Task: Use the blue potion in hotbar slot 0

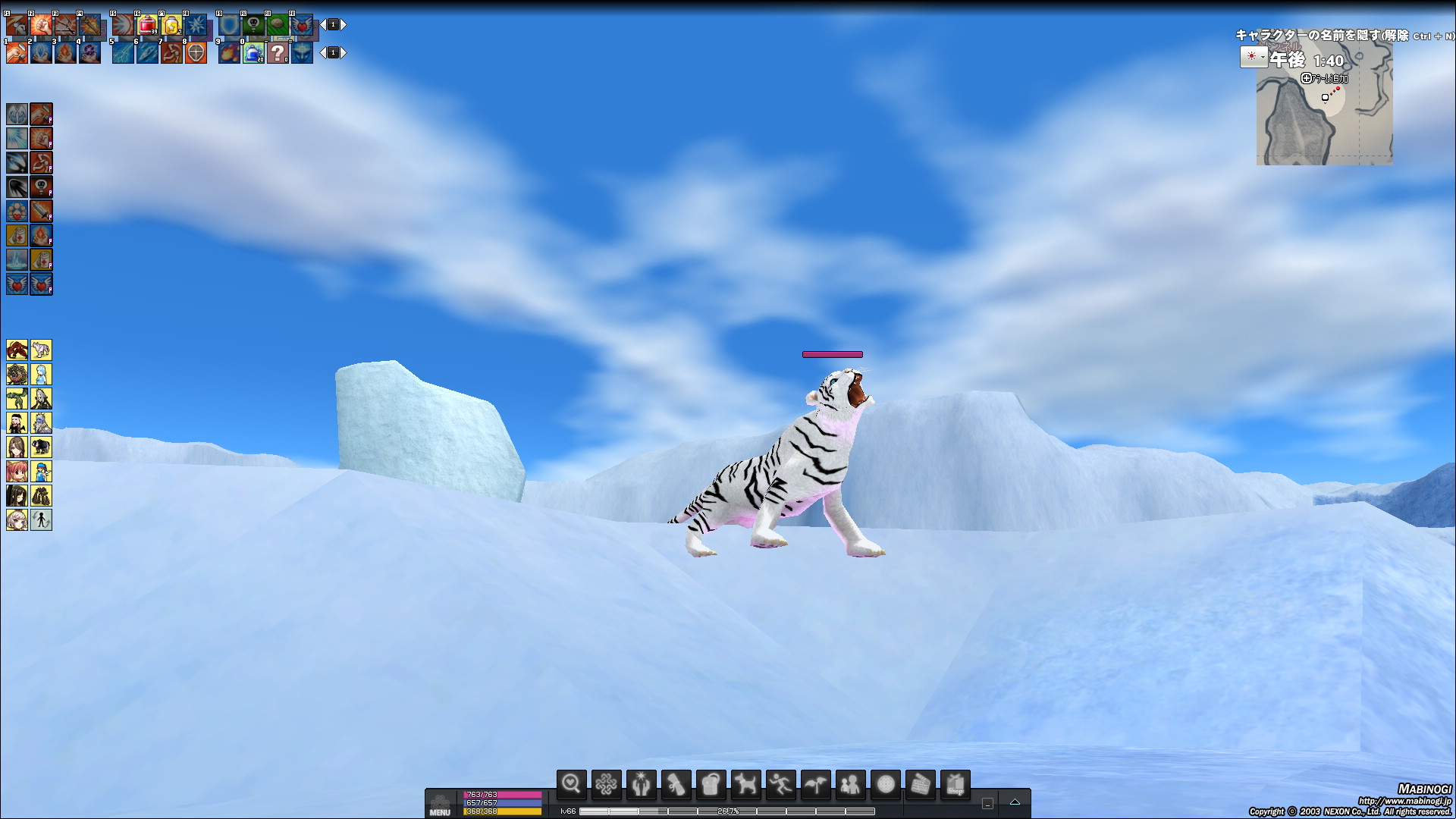Action: coord(253,53)
